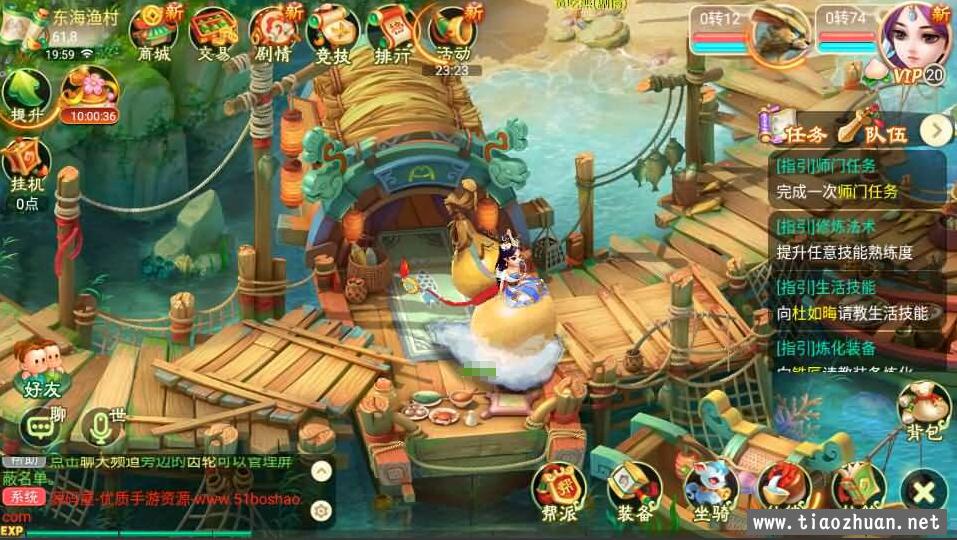Screen dimensions: 957x540
Task: Open the 活动 events menu
Action: click(x=453, y=32)
